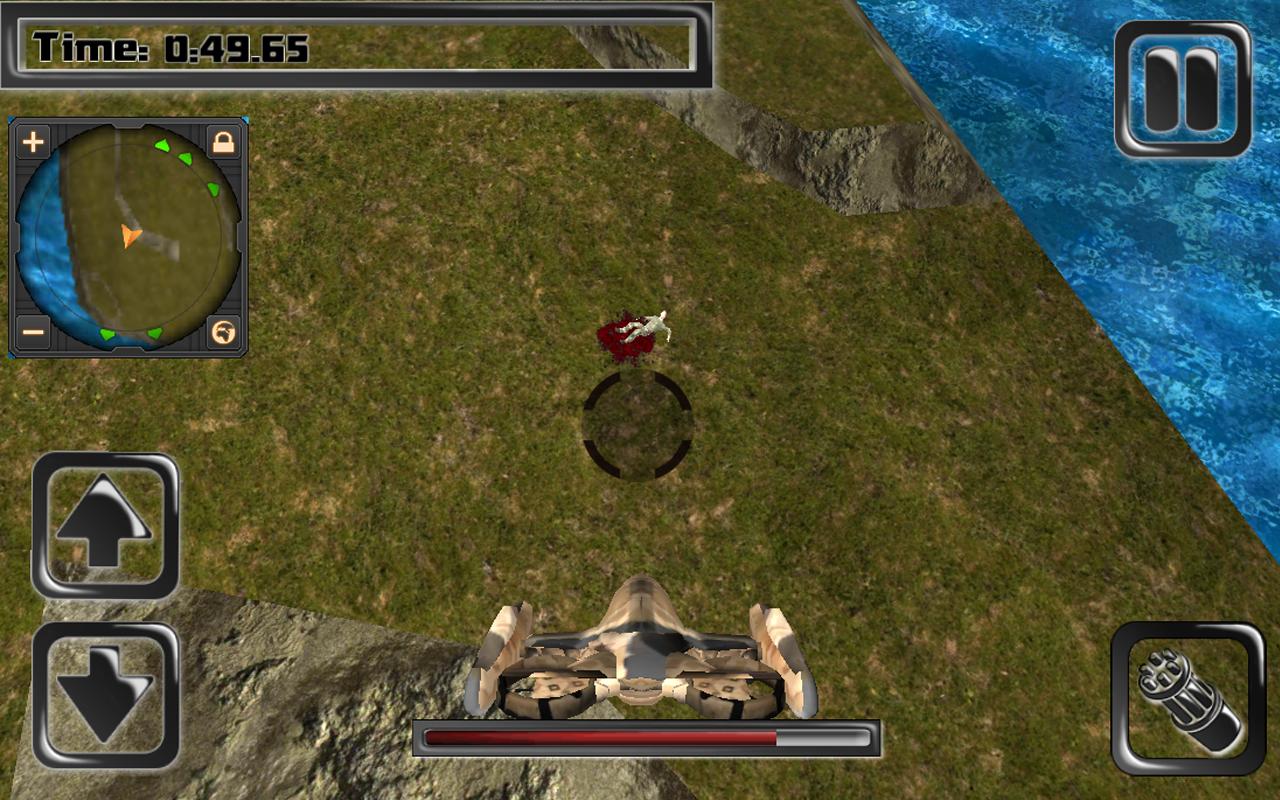This screenshot has width=1280, height=800.
Task: Tap the up arrow button
Action: point(105,525)
